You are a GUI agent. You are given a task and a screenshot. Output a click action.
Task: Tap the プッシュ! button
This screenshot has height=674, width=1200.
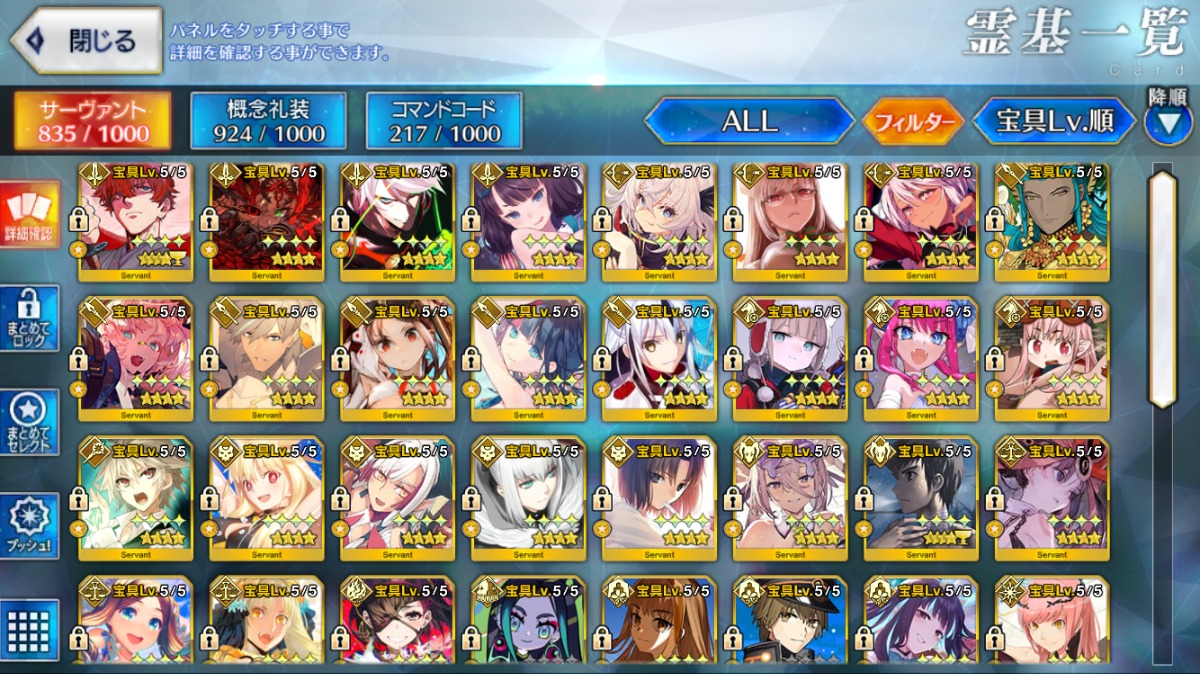pyautogui.click(x=29, y=526)
